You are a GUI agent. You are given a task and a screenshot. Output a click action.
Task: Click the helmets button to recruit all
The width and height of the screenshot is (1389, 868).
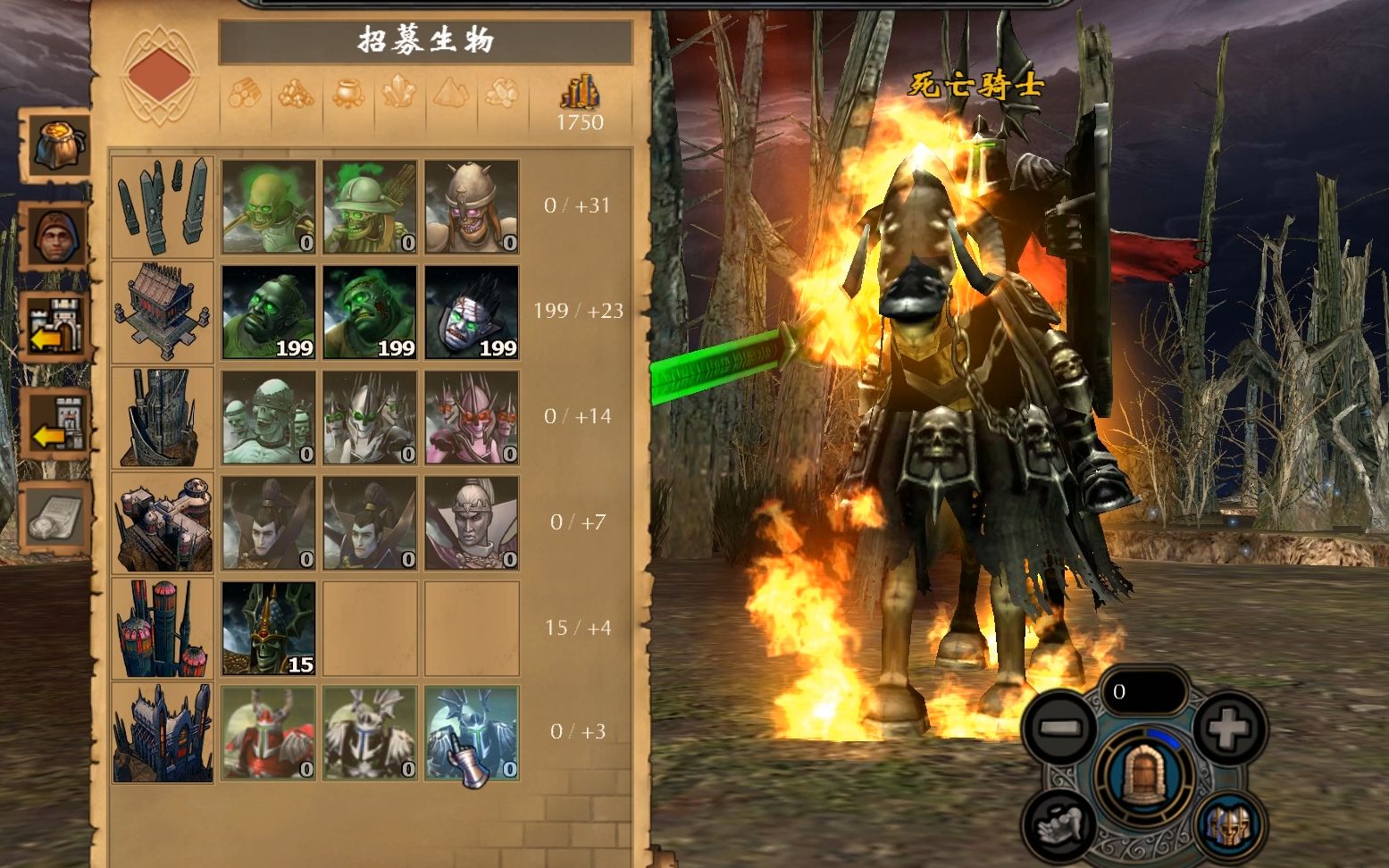click(1230, 824)
